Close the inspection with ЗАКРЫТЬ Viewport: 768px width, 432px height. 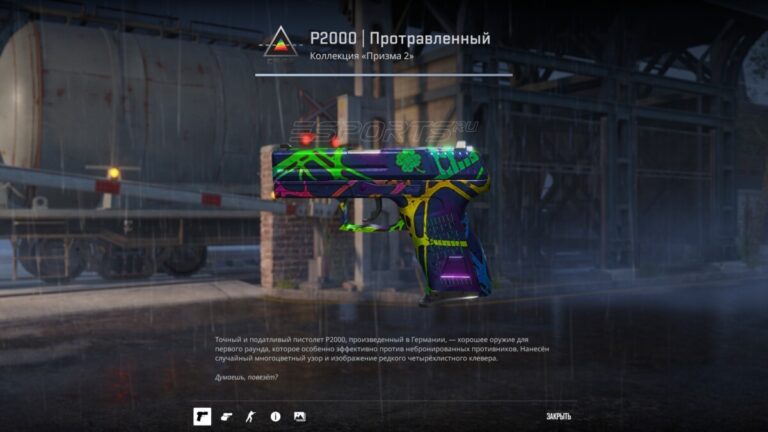[559, 416]
